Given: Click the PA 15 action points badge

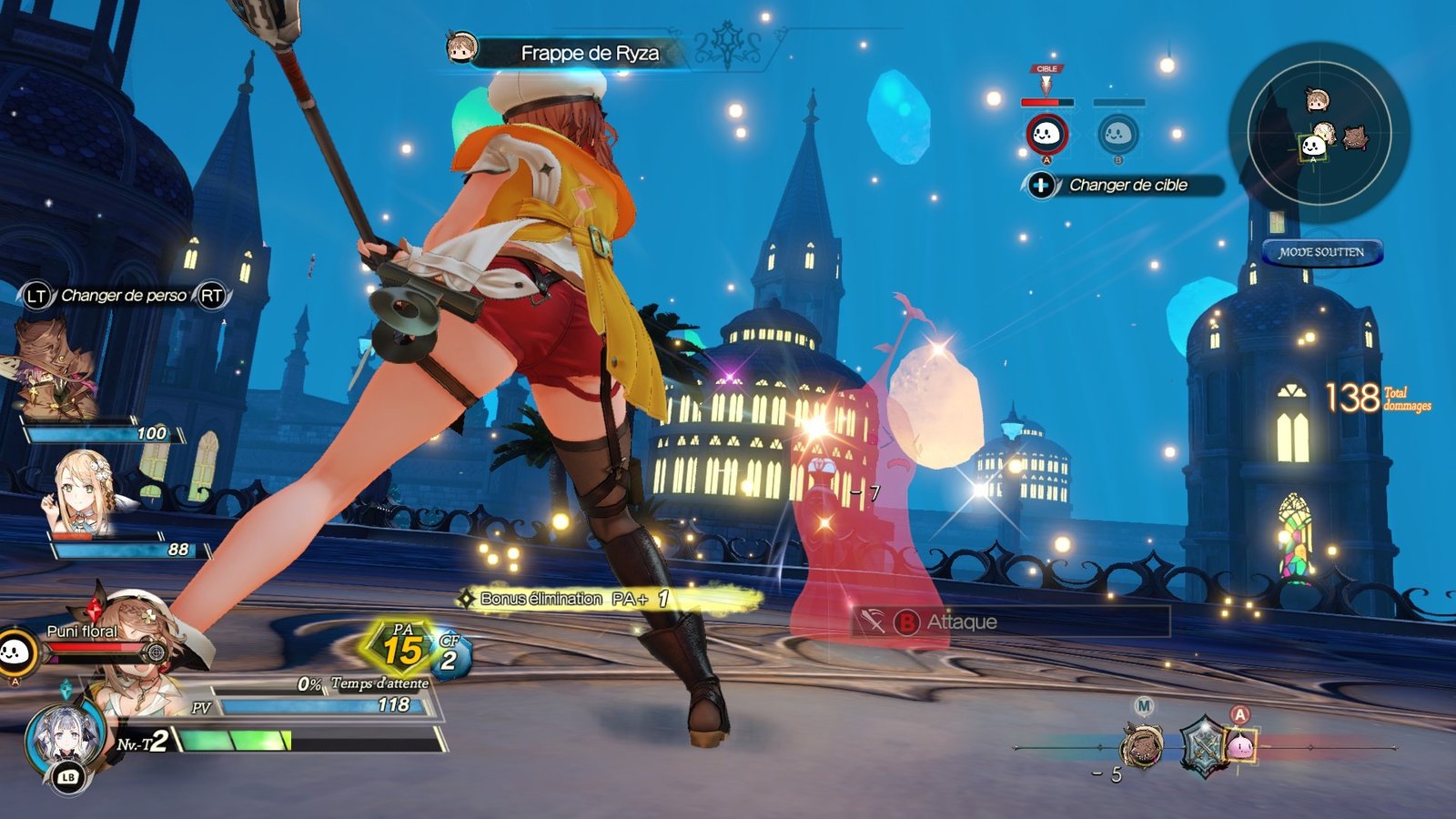Looking at the screenshot, I should pos(402,647).
